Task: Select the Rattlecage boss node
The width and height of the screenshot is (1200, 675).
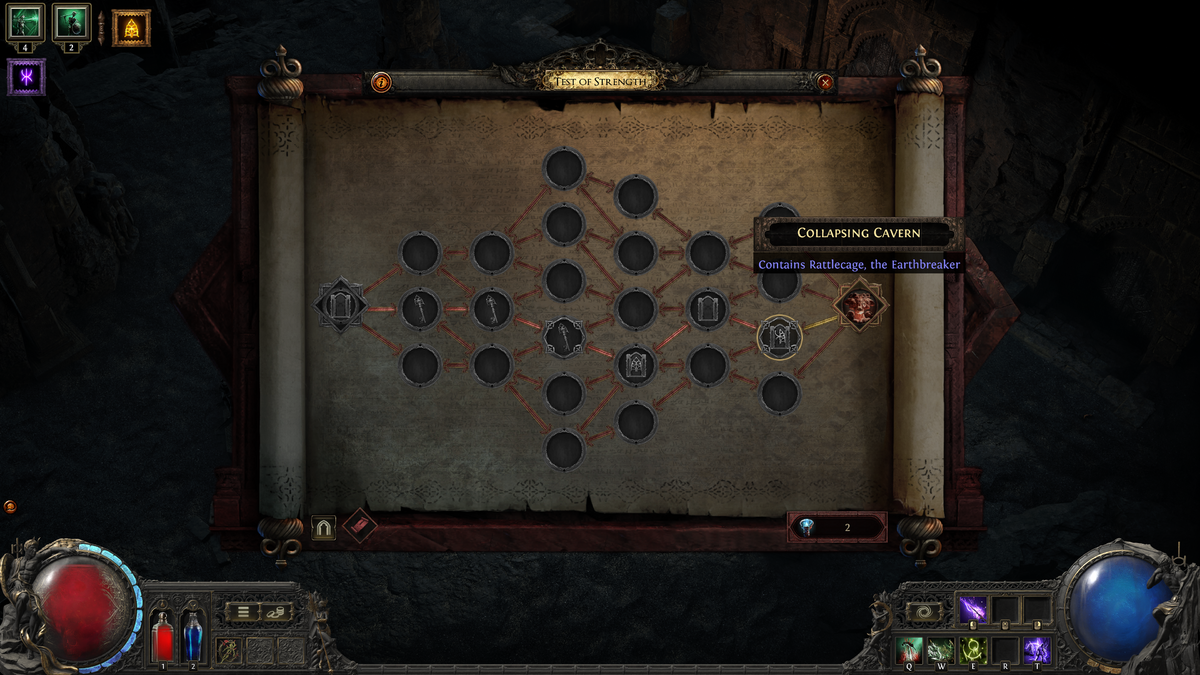Action: [860, 305]
